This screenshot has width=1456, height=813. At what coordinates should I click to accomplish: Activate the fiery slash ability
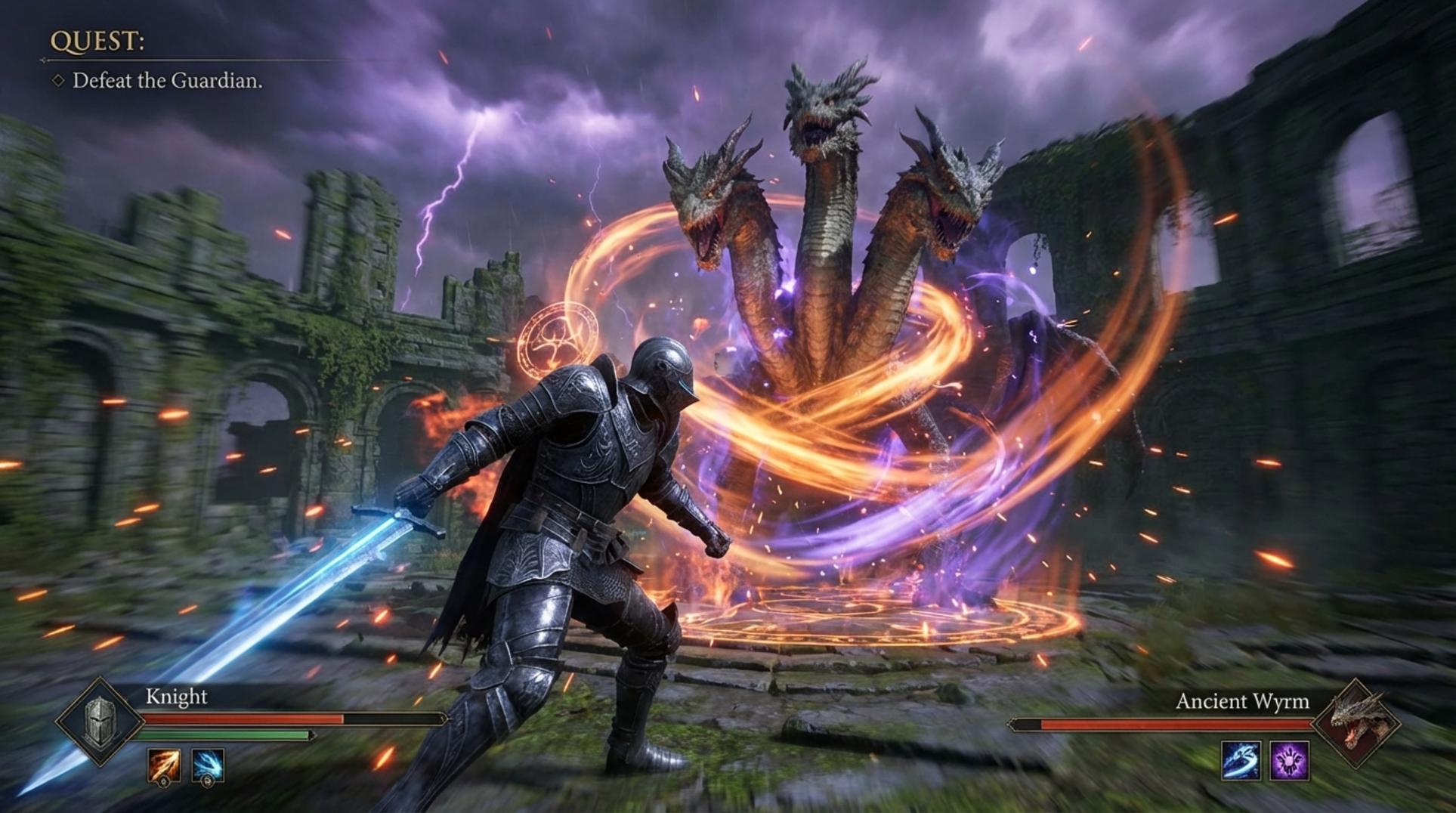point(164,765)
